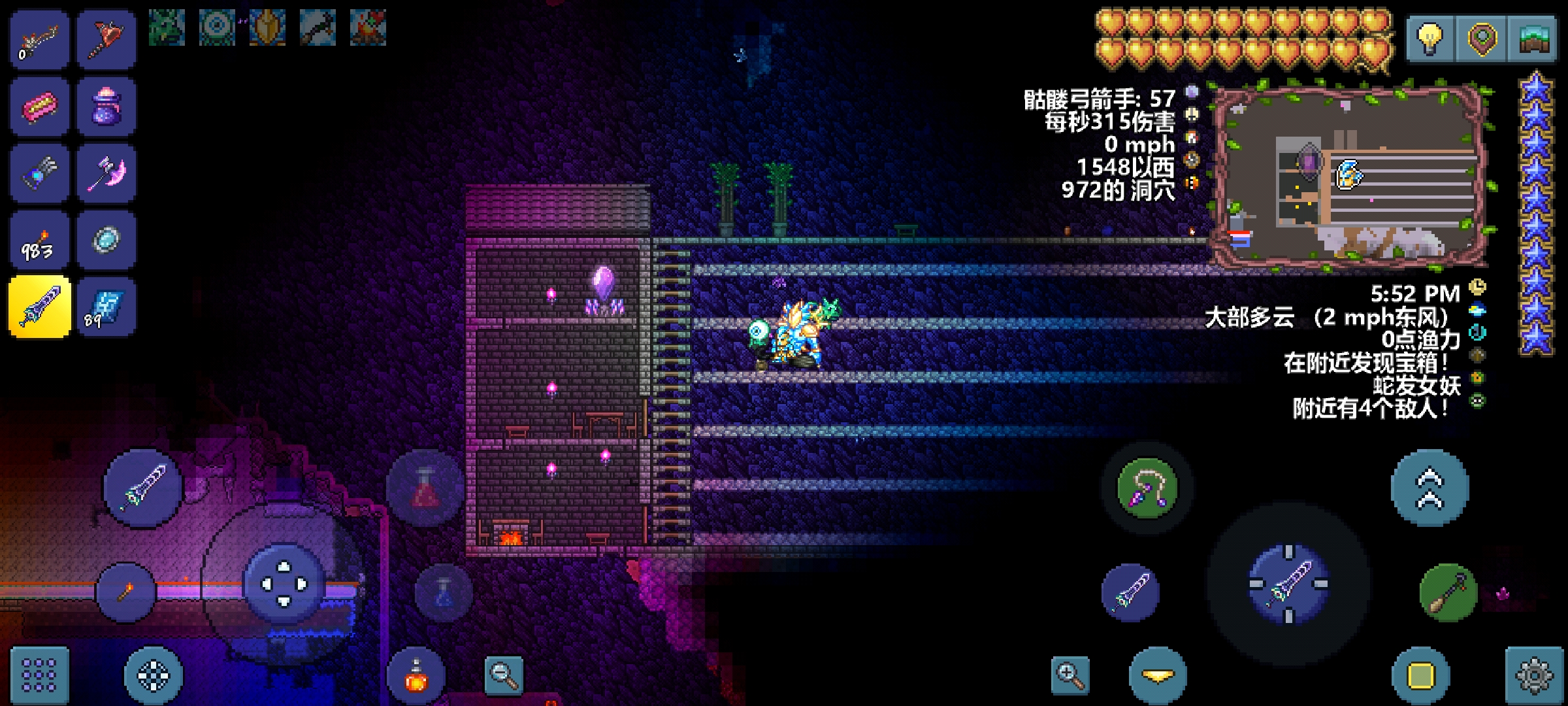Fire the grappling hook button

pos(1147,488)
